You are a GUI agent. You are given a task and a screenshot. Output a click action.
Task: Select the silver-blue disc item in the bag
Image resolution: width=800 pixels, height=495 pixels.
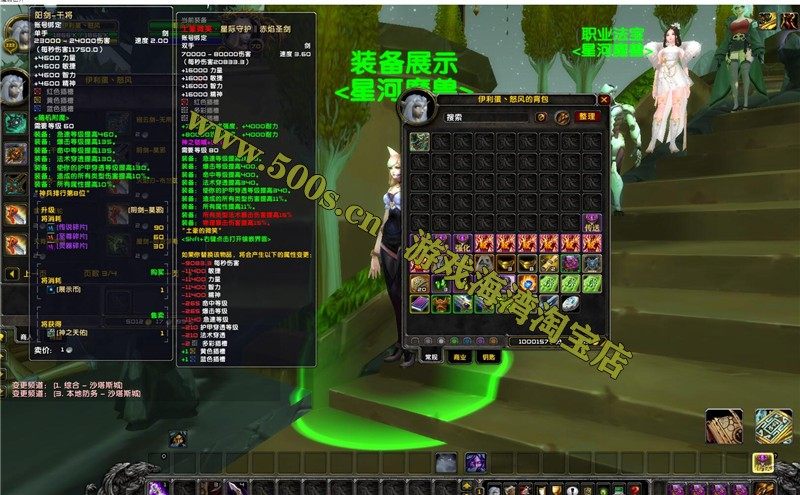point(569,302)
